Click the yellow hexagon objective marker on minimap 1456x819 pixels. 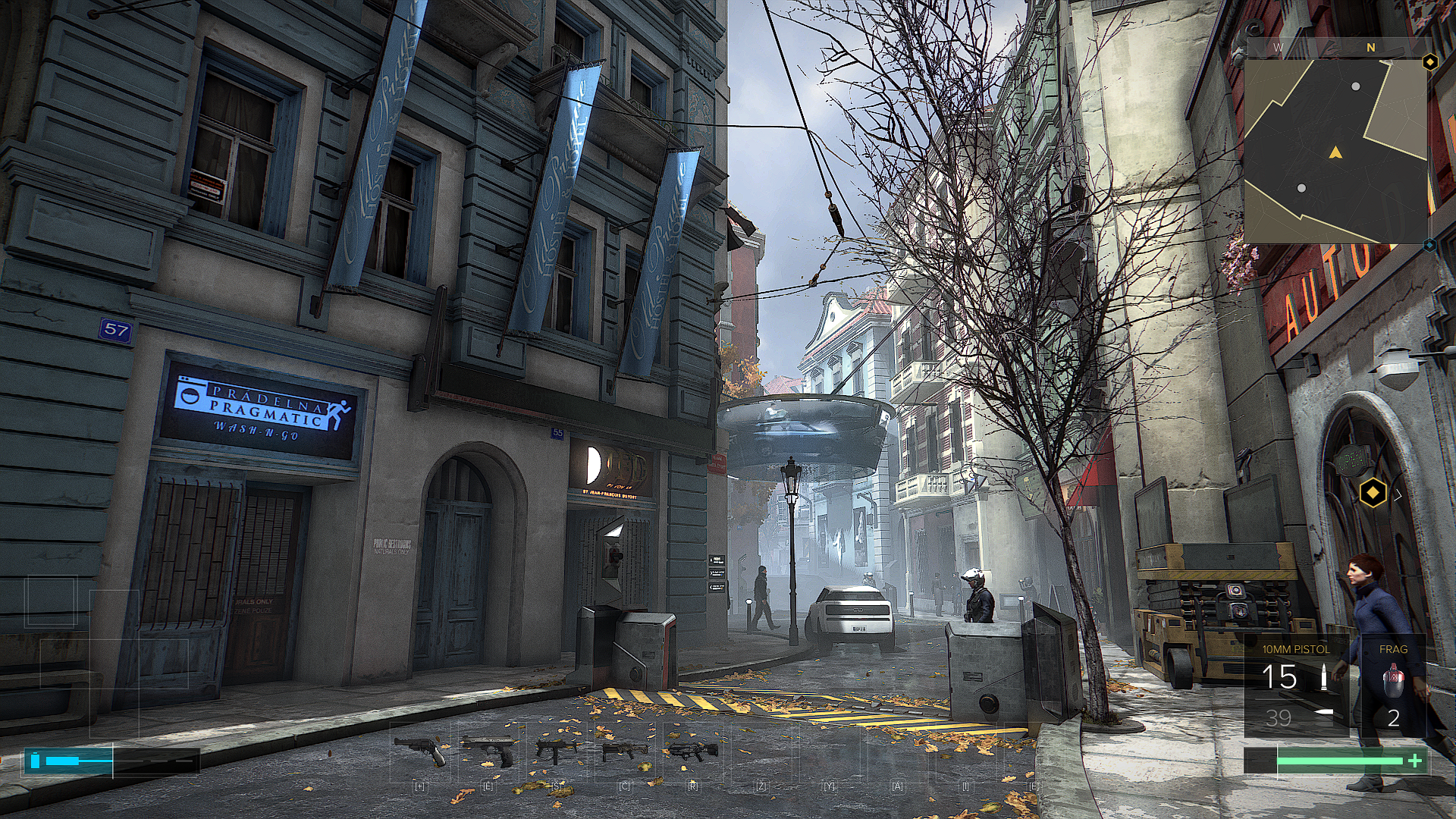click(x=1429, y=62)
